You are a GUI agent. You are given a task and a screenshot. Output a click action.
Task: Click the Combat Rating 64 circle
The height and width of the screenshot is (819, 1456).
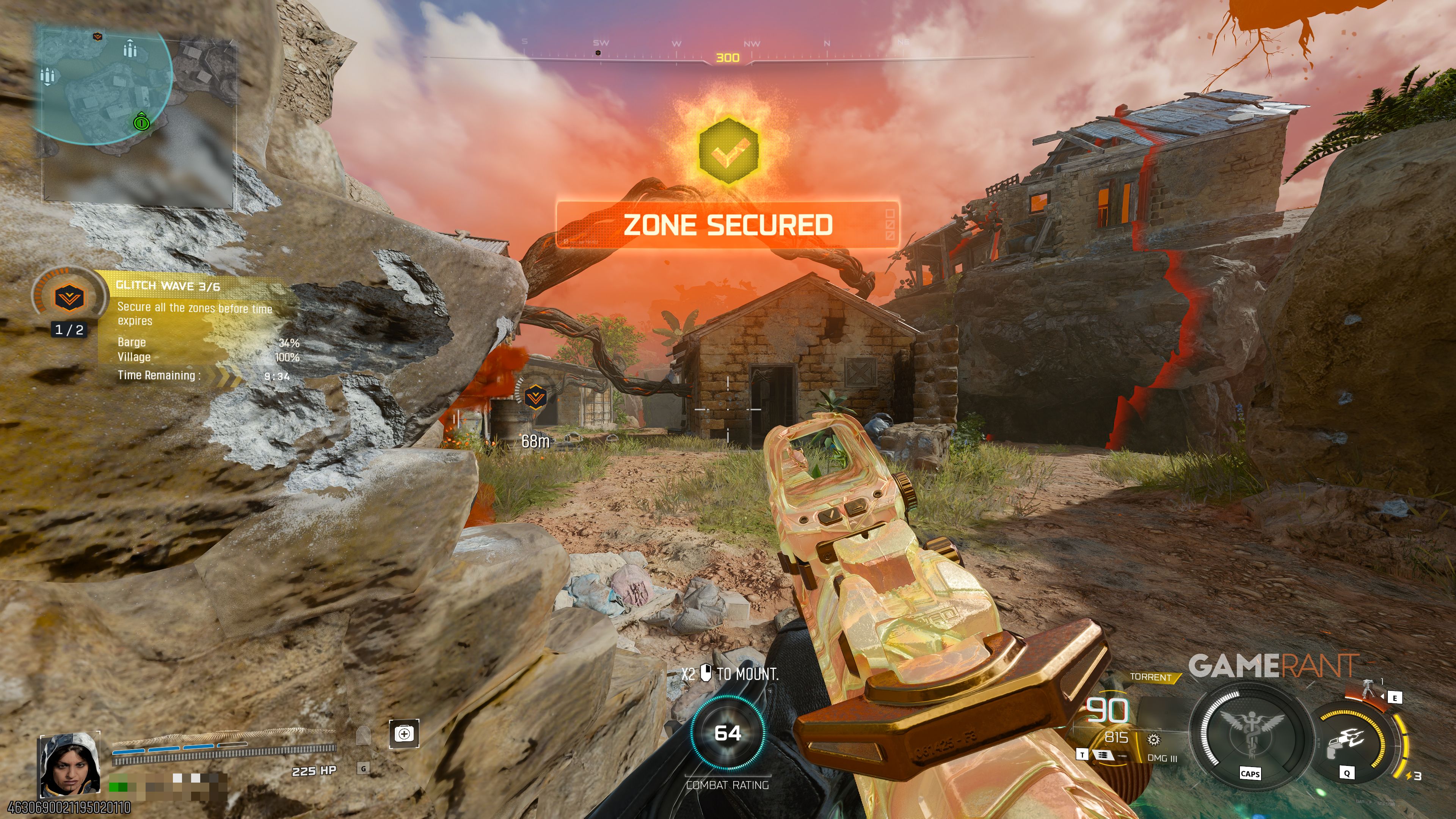tap(728, 733)
